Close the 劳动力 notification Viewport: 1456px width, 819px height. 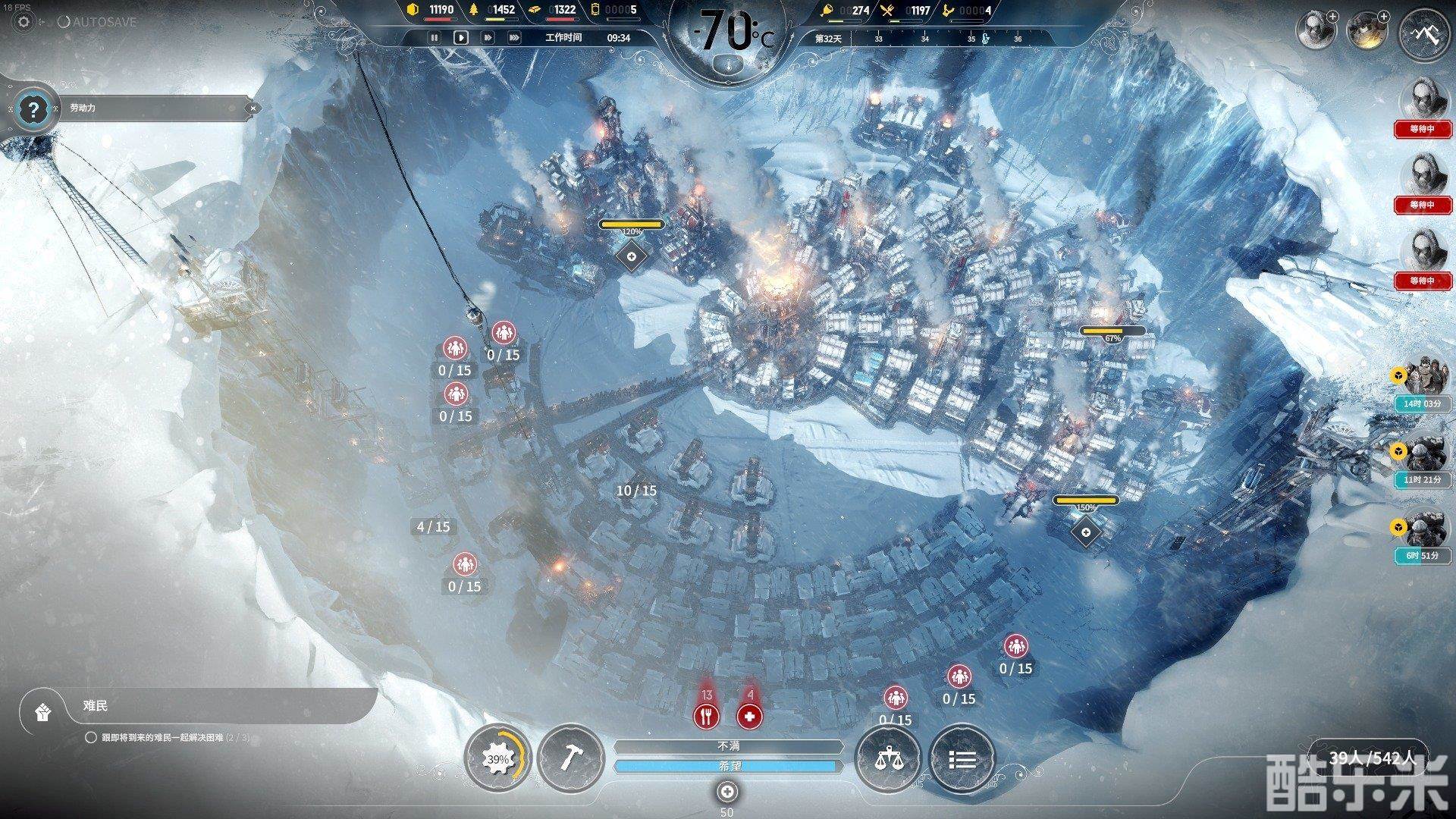coord(253,108)
